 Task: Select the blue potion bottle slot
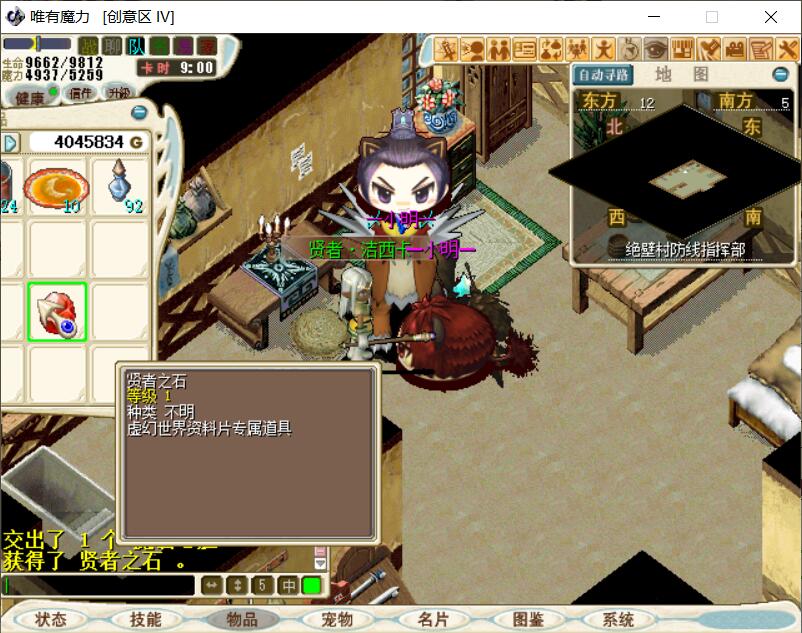(121, 186)
